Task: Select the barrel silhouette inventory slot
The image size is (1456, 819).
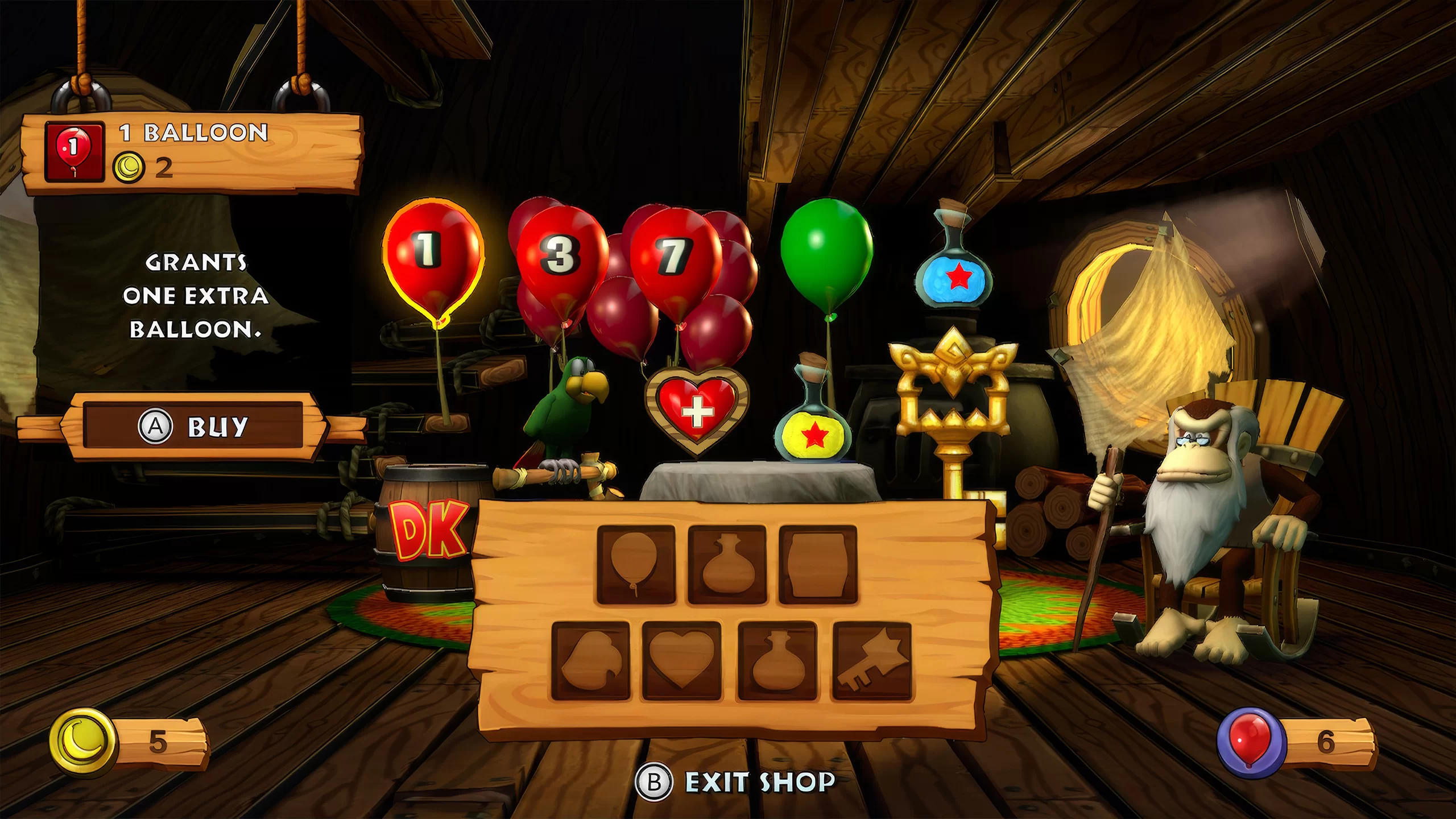Action: pos(818,565)
